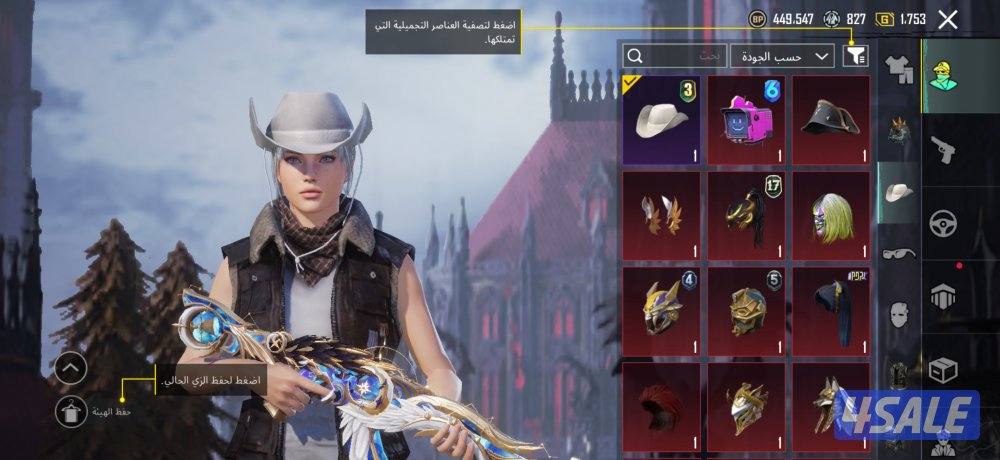1000x460 pixels.
Task: Switch to the sunglasses category tab
Action: pyautogui.click(x=899, y=254)
